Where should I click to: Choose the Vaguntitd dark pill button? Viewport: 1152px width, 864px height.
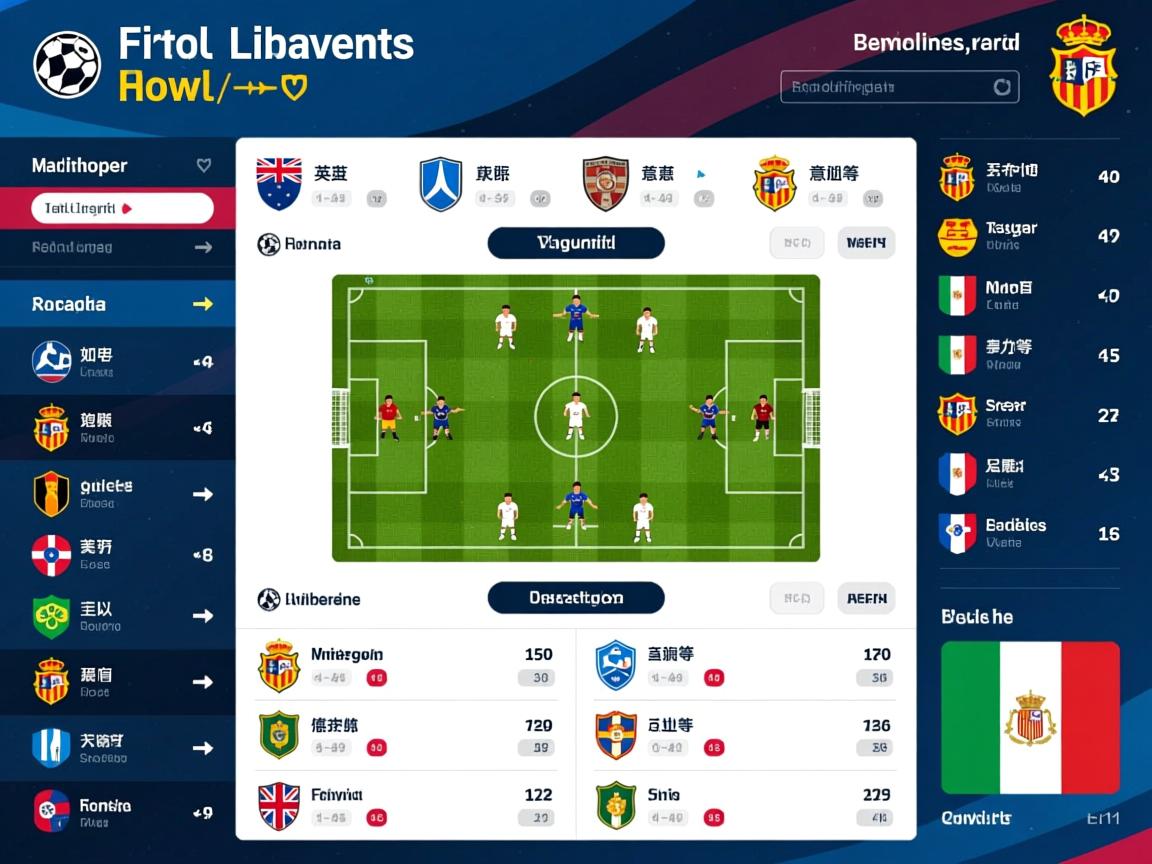(x=576, y=243)
